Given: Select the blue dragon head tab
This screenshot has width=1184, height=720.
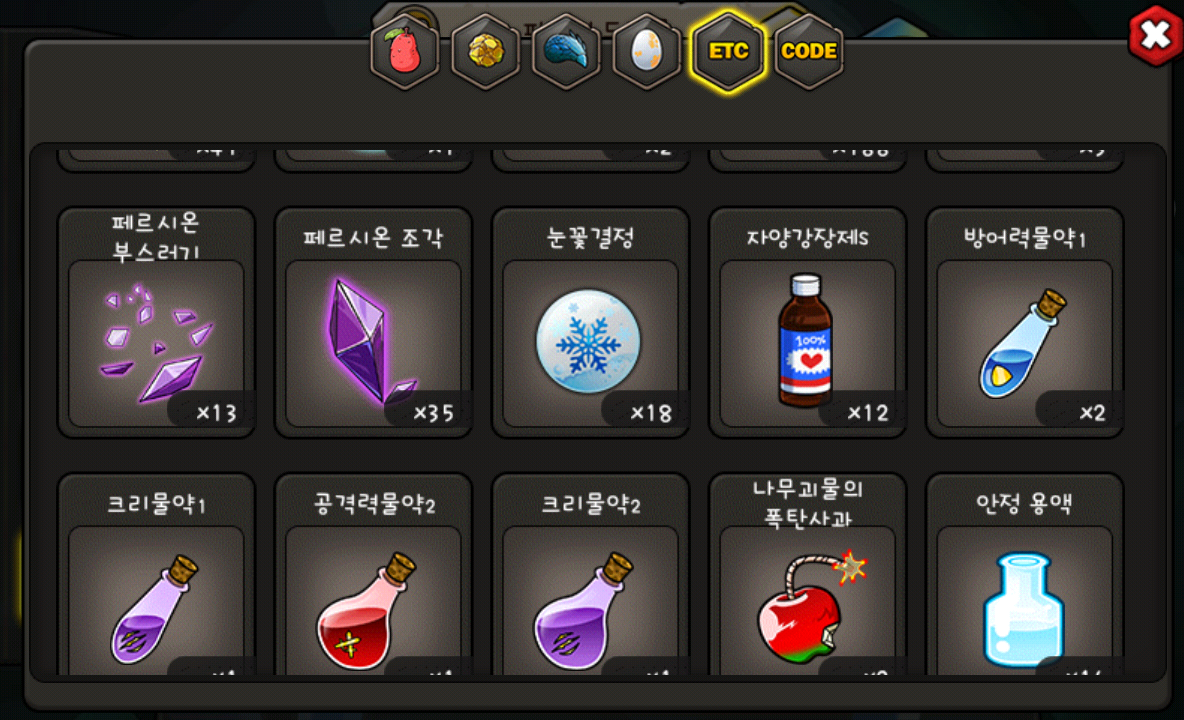Looking at the screenshot, I should pos(566,51).
